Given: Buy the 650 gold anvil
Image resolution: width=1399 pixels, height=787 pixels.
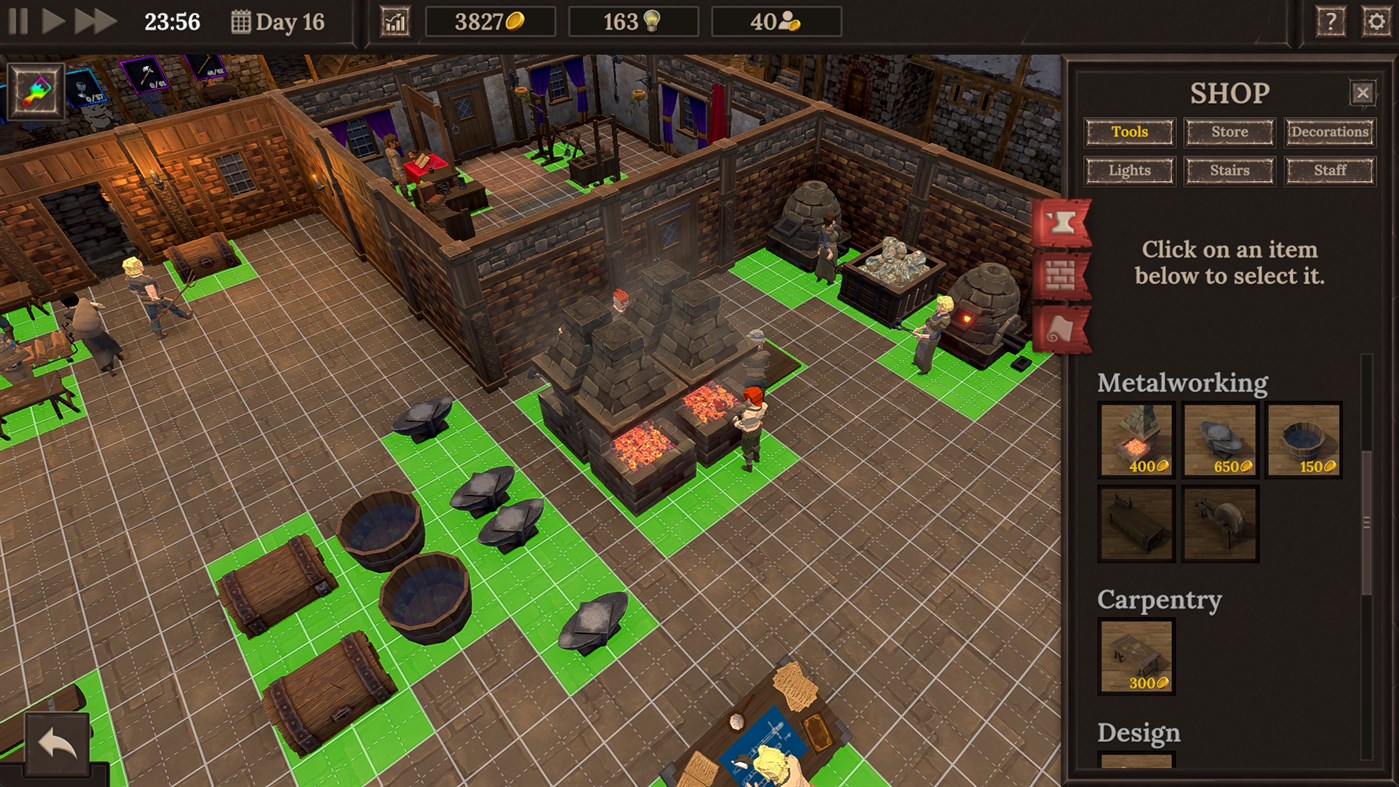Looking at the screenshot, I should pos(1219,440).
